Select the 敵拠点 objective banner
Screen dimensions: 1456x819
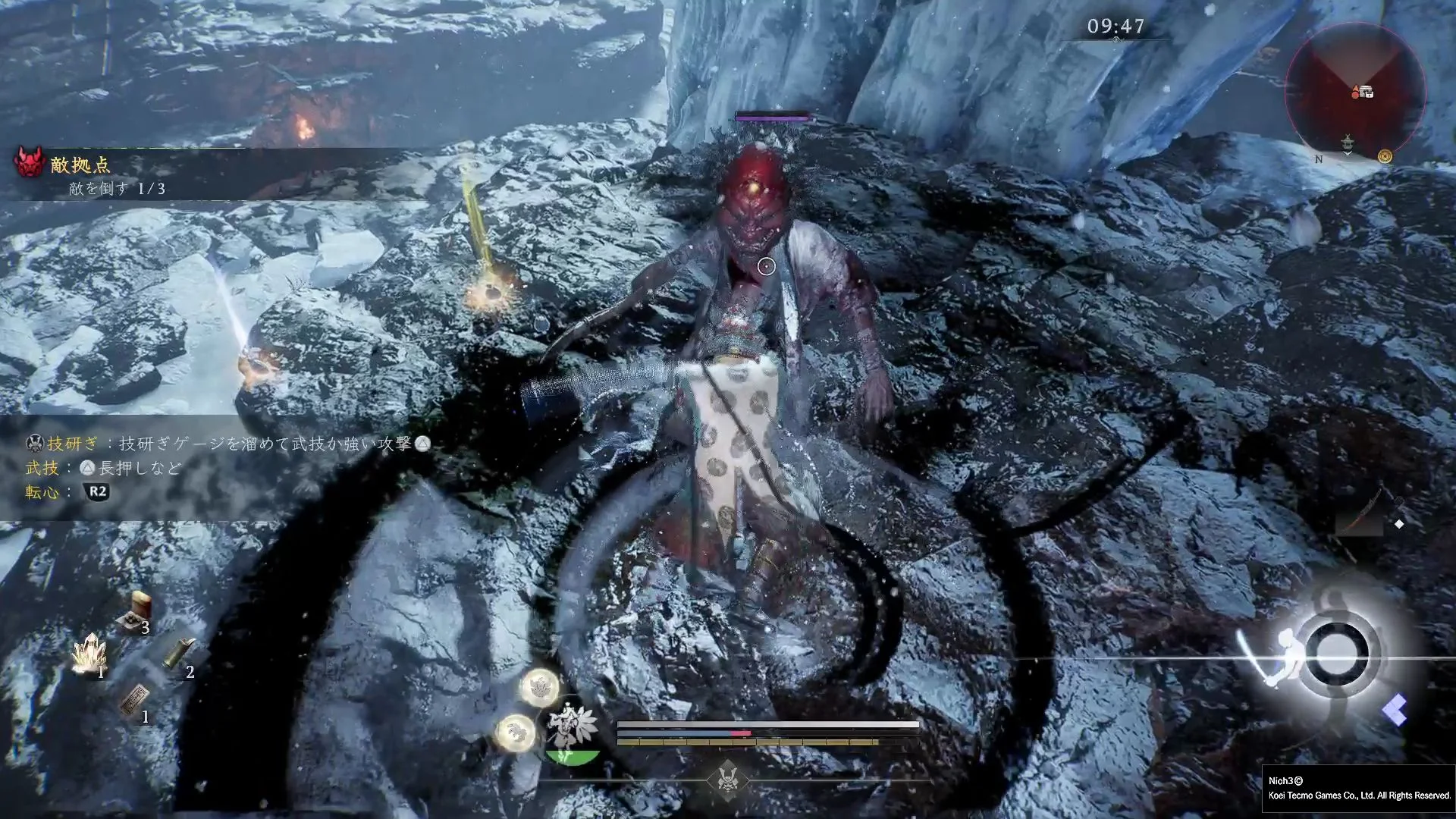pos(81,163)
